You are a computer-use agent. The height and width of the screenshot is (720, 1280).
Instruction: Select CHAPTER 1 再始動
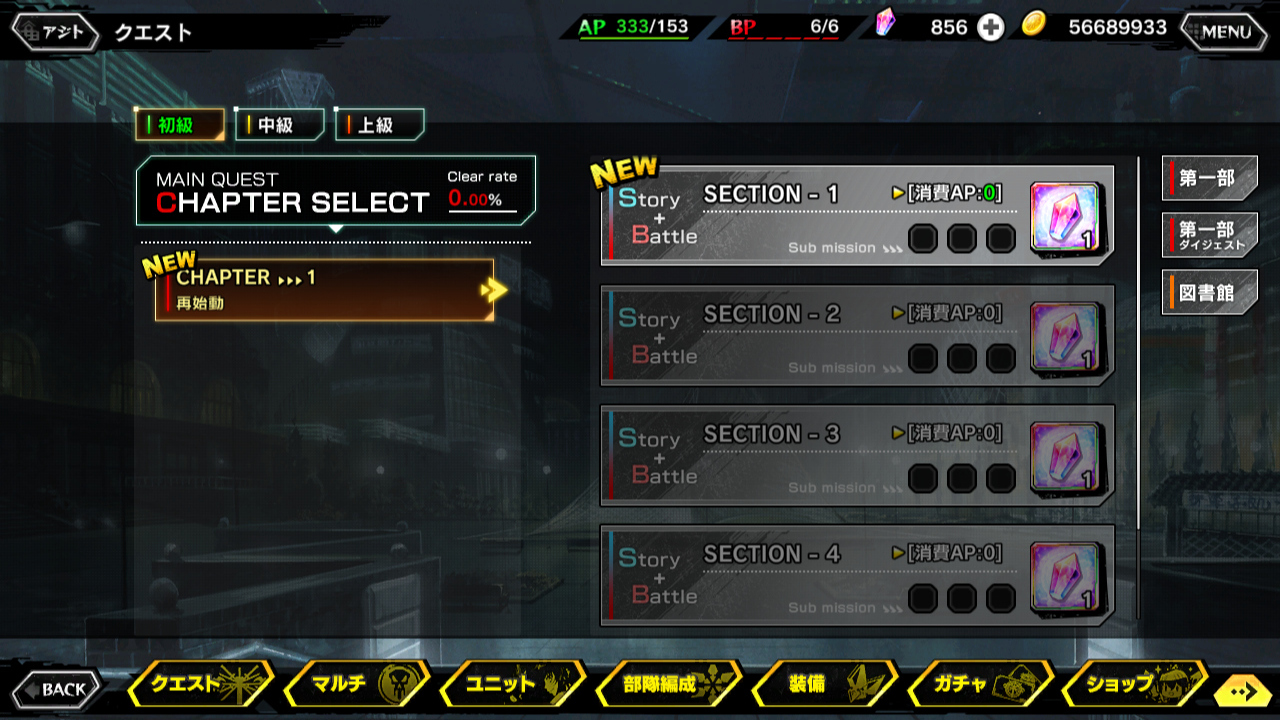pos(325,290)
